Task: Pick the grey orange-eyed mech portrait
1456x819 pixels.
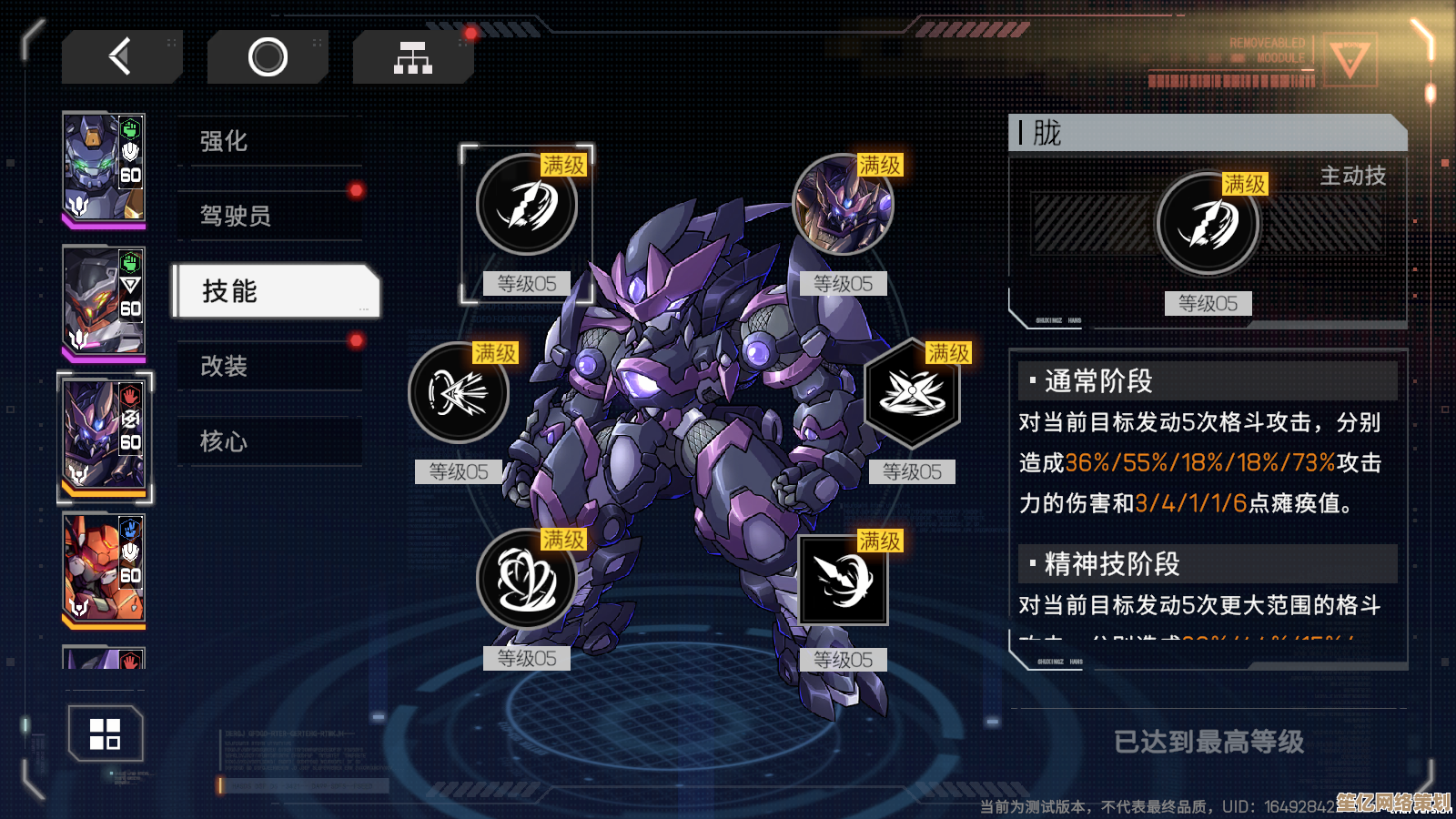Action: point(104,301)
